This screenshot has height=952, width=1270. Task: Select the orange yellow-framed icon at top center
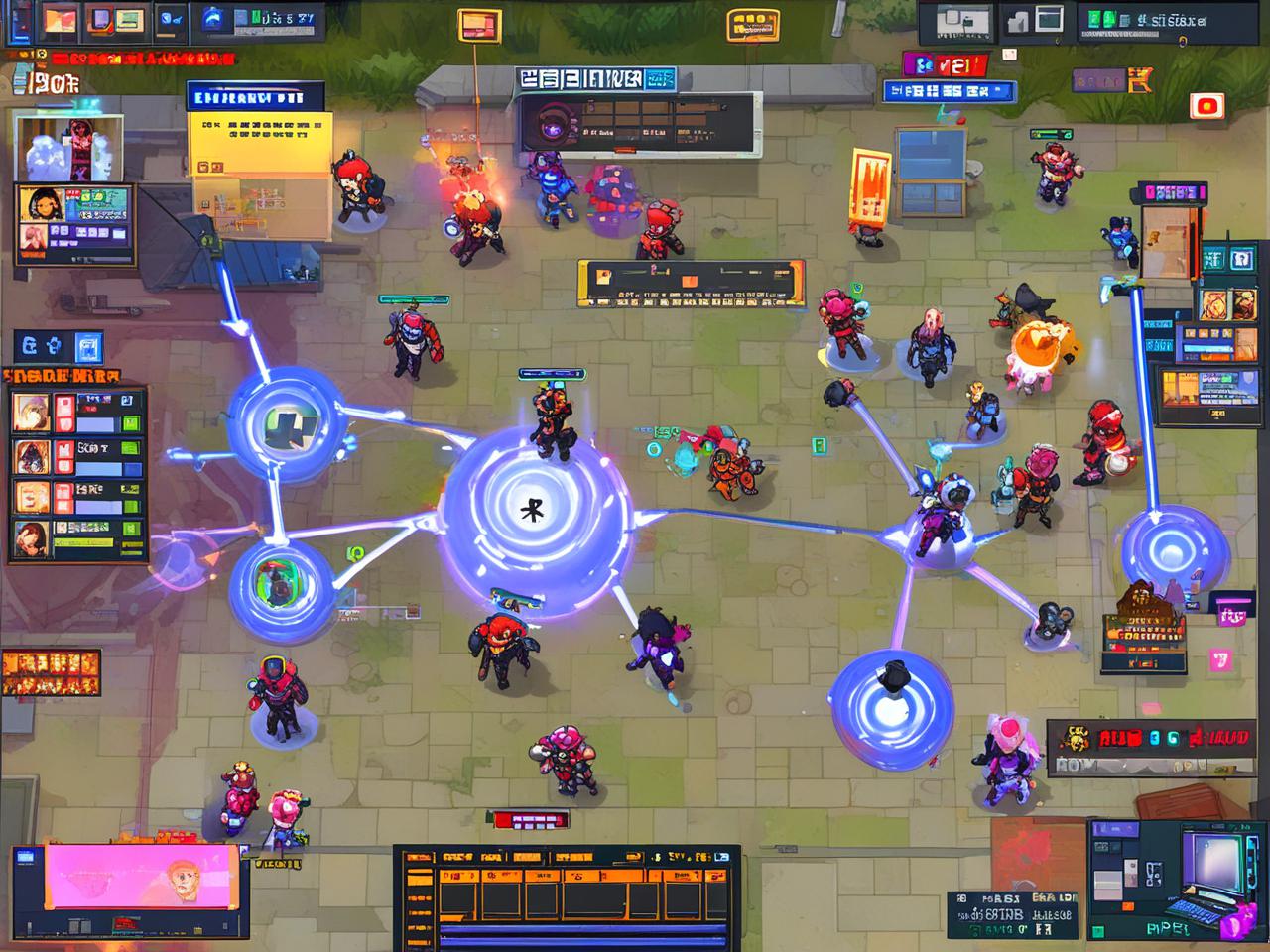pyautogui.click(x=480, y=25)
